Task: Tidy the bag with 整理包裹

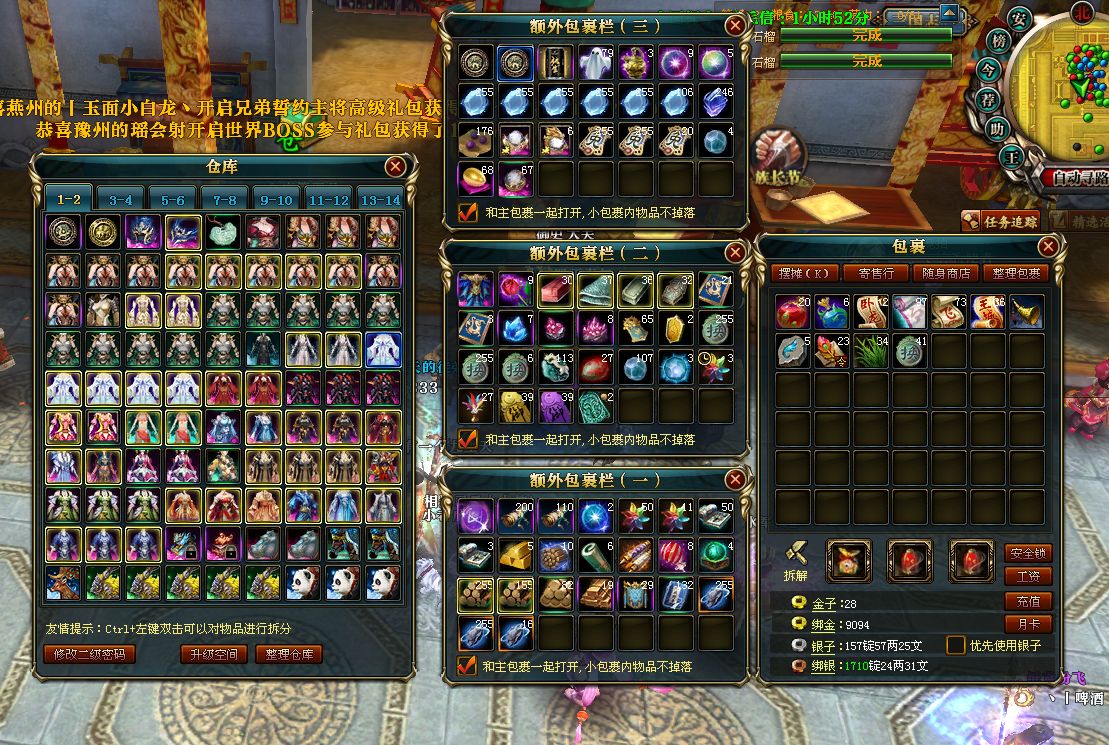Action: coord(1013,273)
